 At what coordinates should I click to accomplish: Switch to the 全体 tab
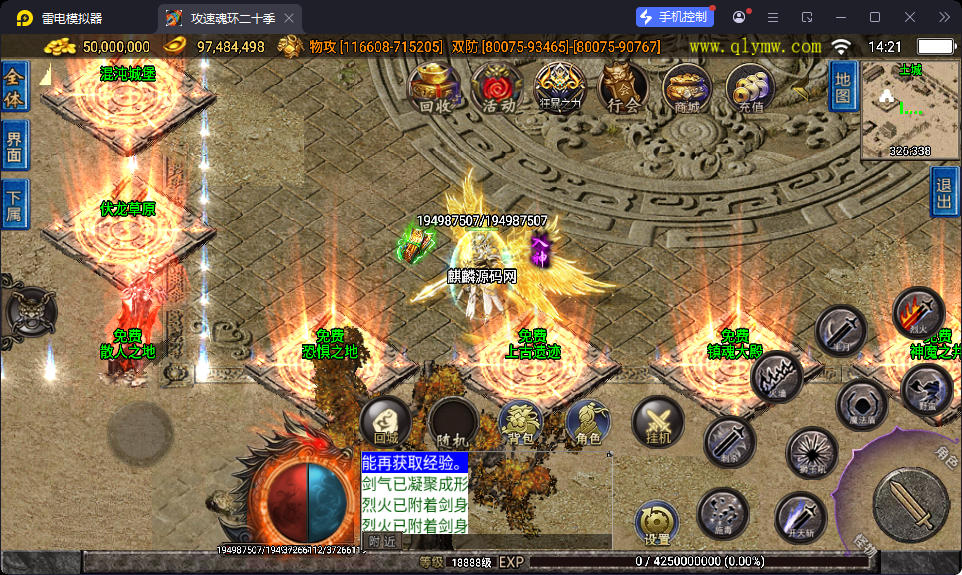14,87
